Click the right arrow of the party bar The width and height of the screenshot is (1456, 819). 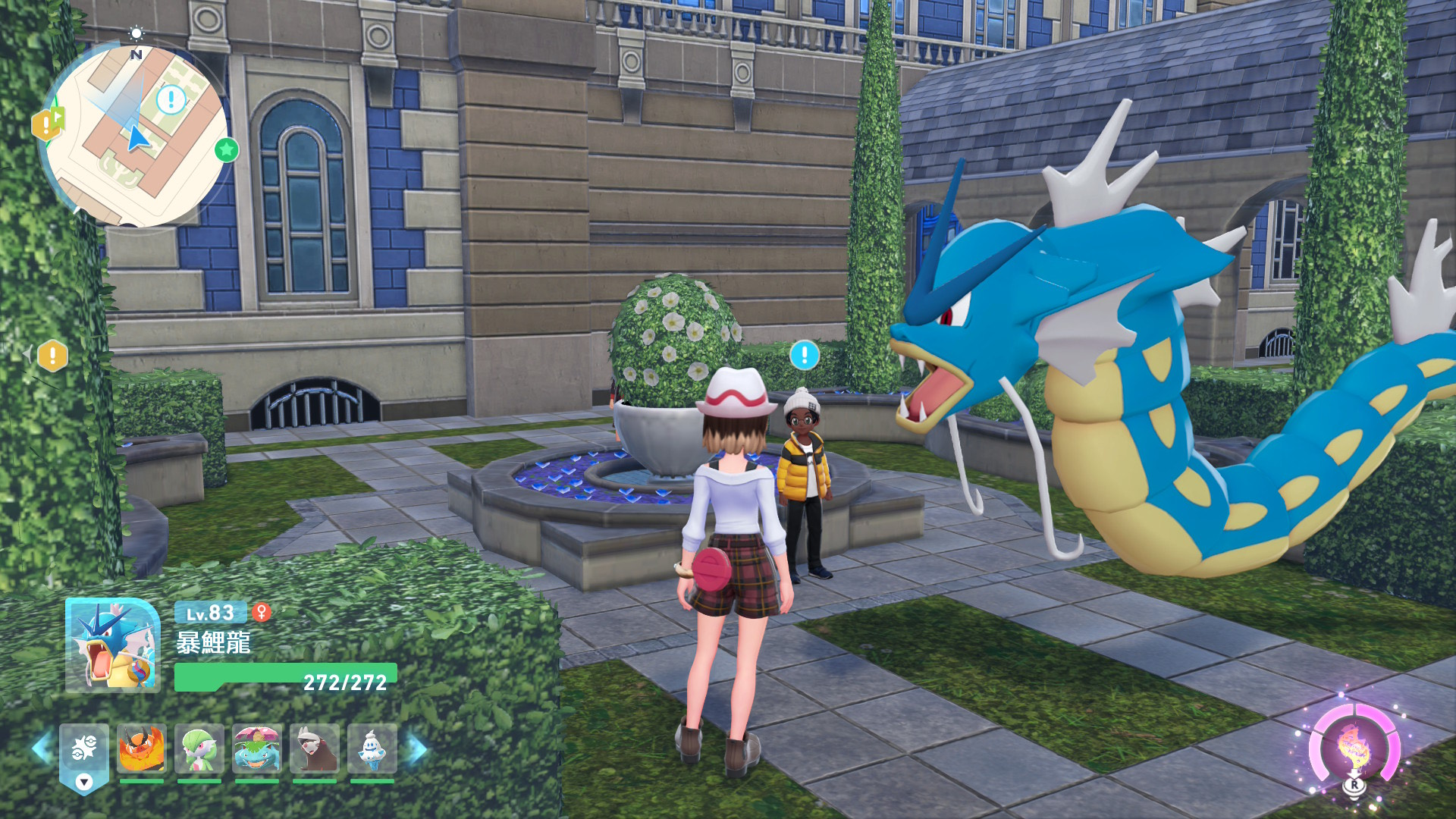417,749
